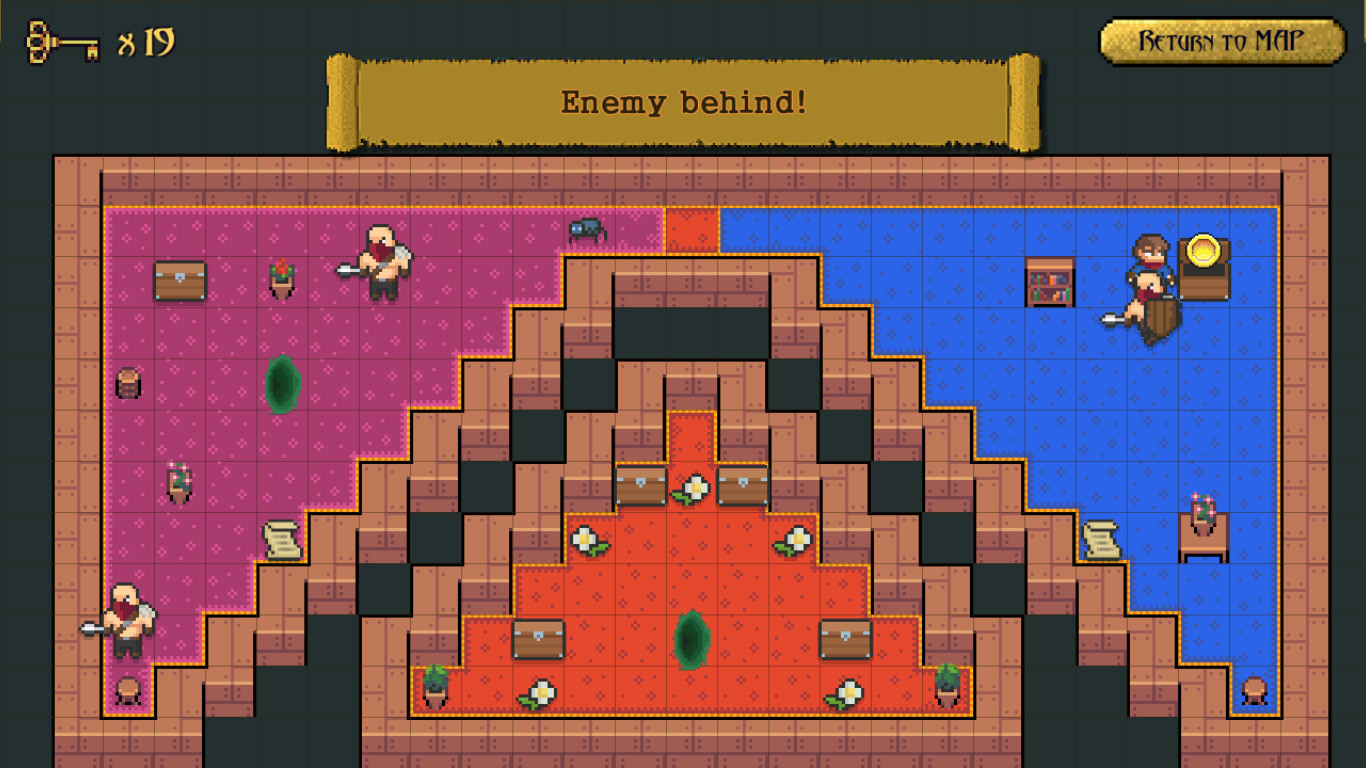Pick up the scroll in the pink room
1366x768 pixels.
(x=285, y=540)
